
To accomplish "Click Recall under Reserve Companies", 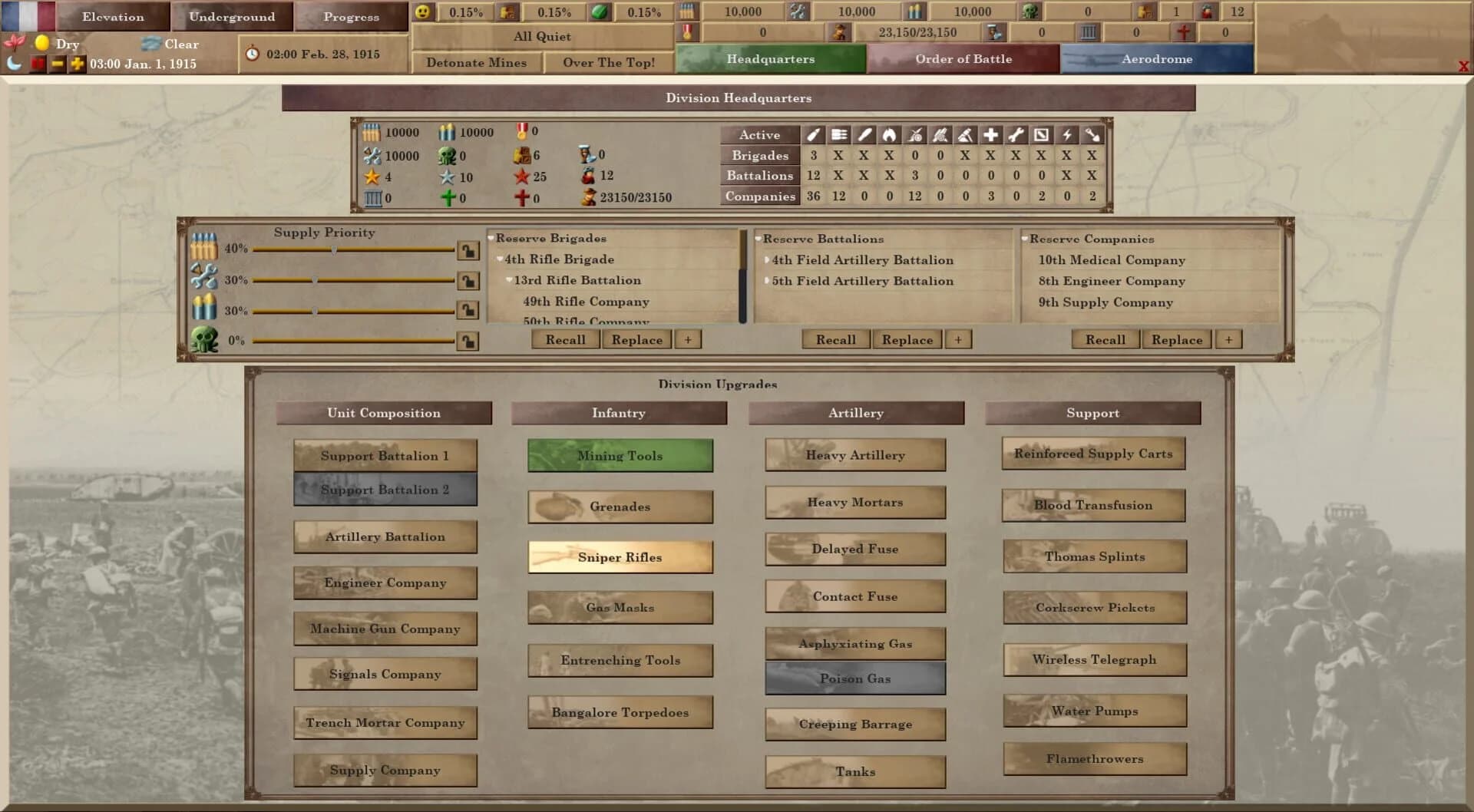I will (1105, 339).
